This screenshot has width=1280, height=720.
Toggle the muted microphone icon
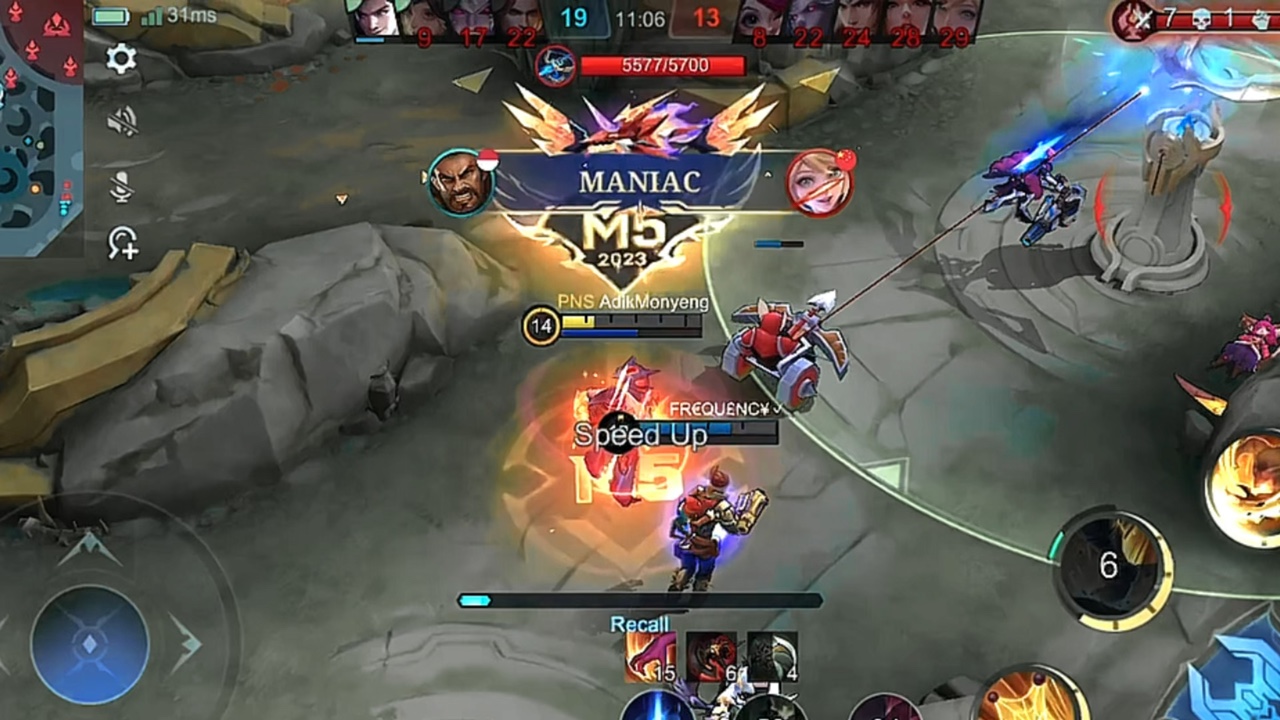click(x=122, y=186)
